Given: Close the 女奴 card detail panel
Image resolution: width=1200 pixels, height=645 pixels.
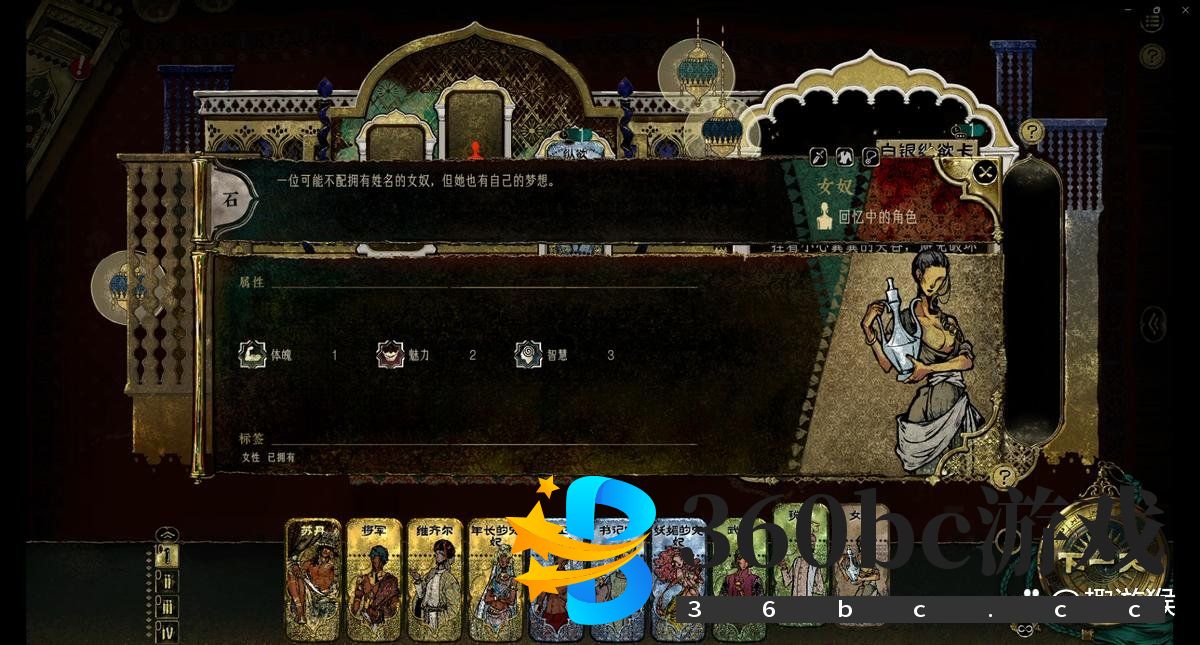Looking at the screenshot, I should [985, 173].
